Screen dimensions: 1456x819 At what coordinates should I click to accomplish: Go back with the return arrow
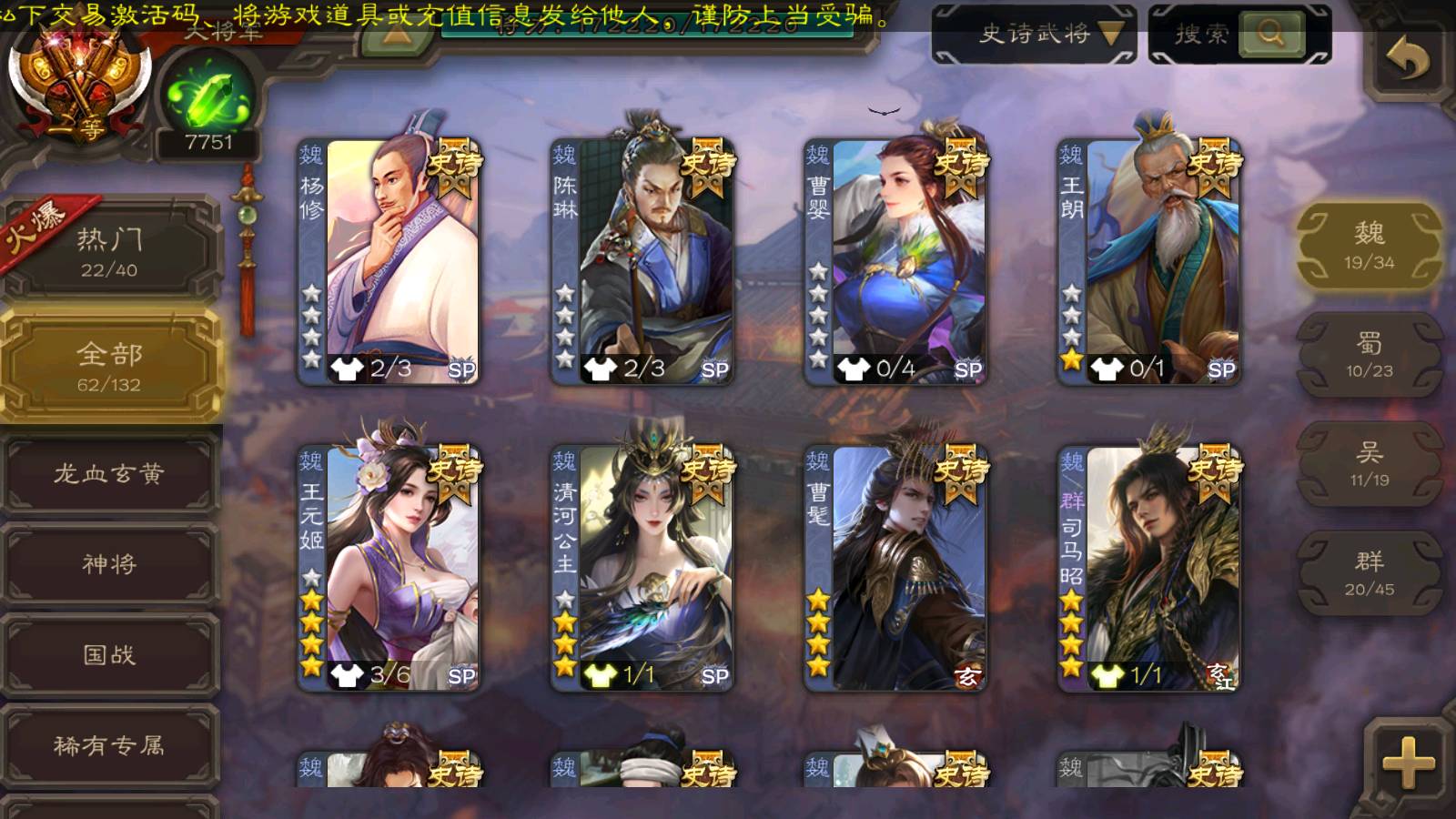(x=1407, y=60)
